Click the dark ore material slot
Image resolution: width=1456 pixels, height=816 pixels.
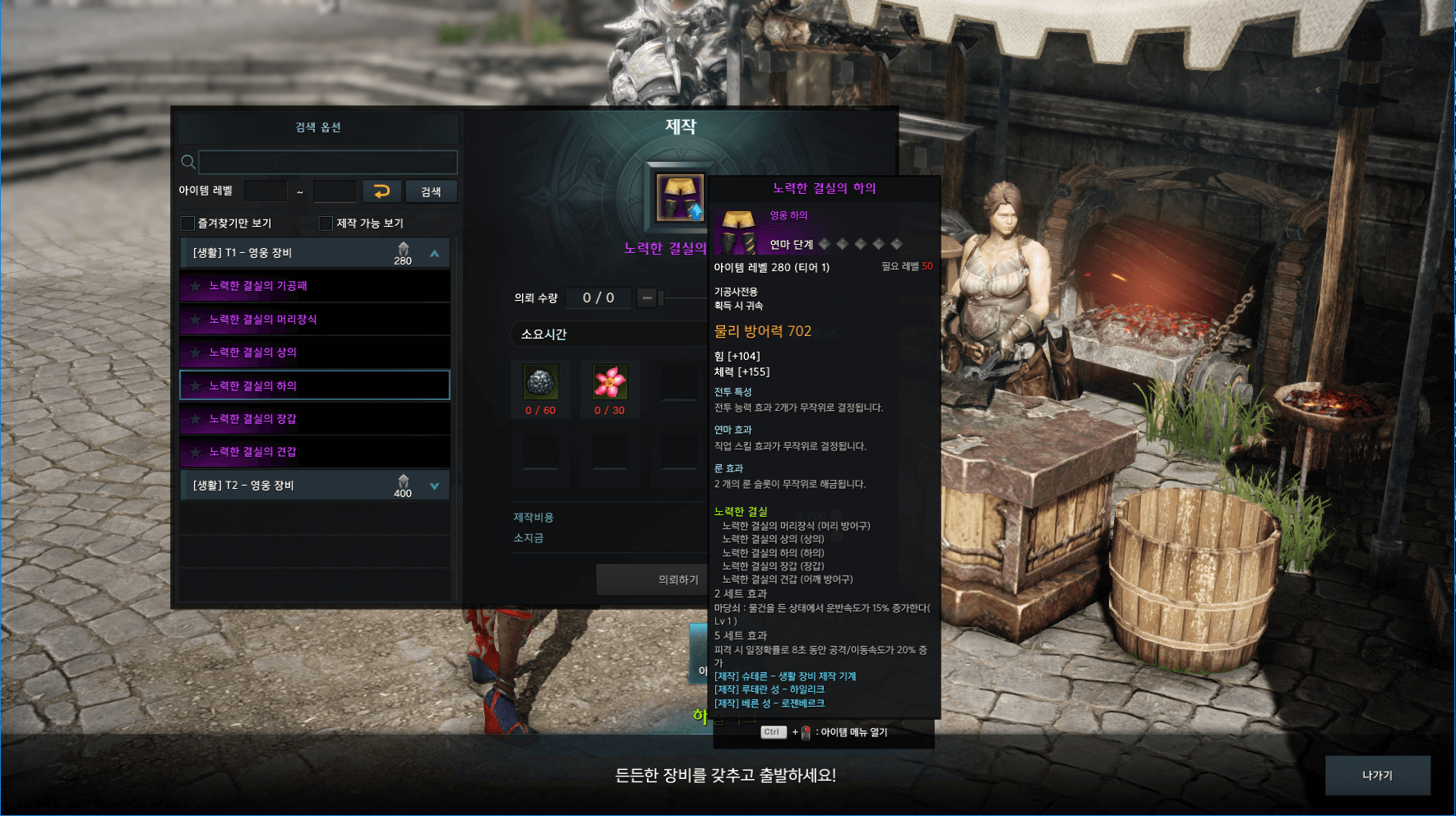(x=540, y=383)
